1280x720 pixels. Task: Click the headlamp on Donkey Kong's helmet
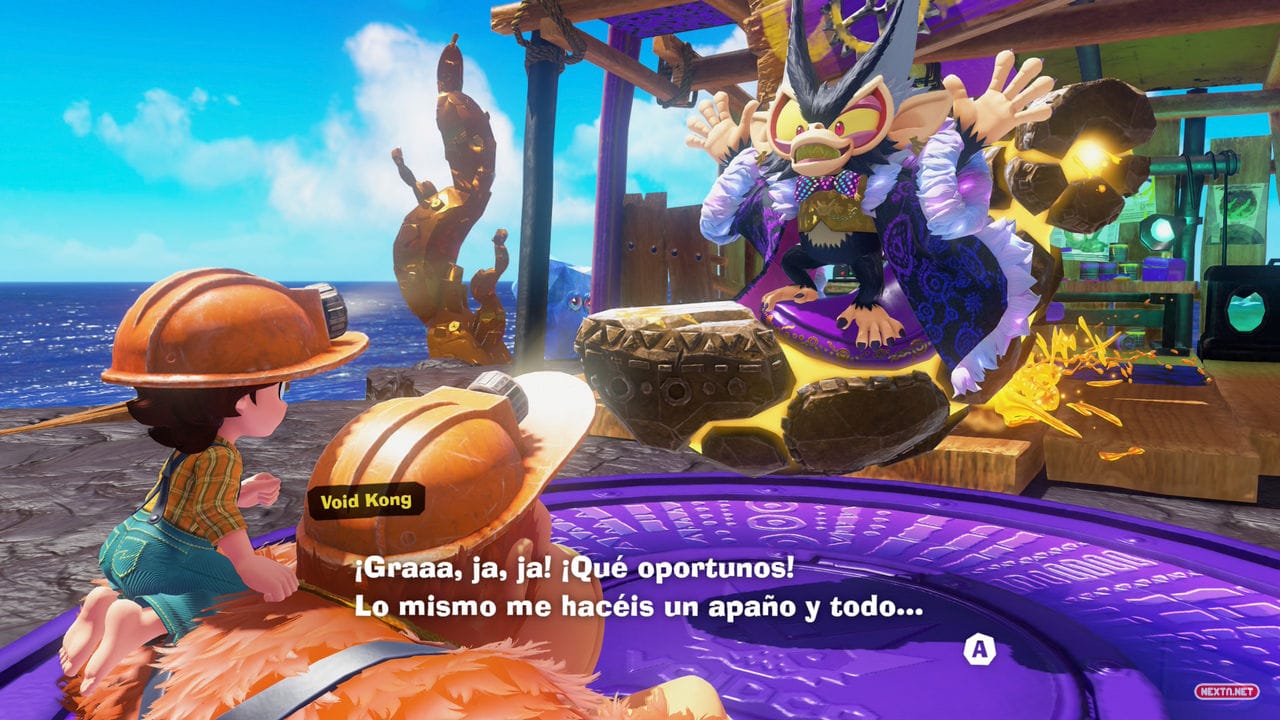(x=497, y=382)
